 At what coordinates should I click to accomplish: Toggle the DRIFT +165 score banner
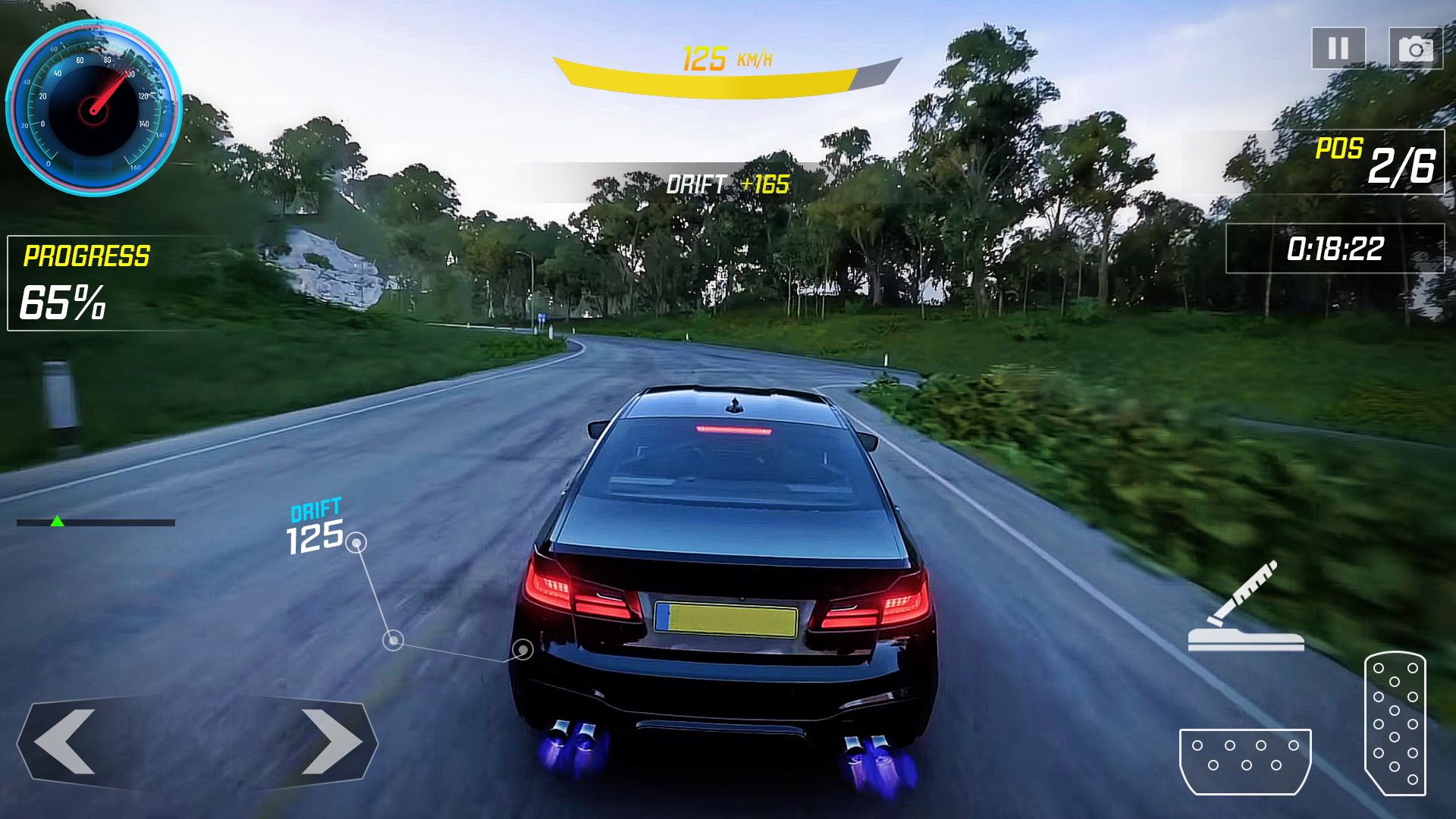point(728,182)
